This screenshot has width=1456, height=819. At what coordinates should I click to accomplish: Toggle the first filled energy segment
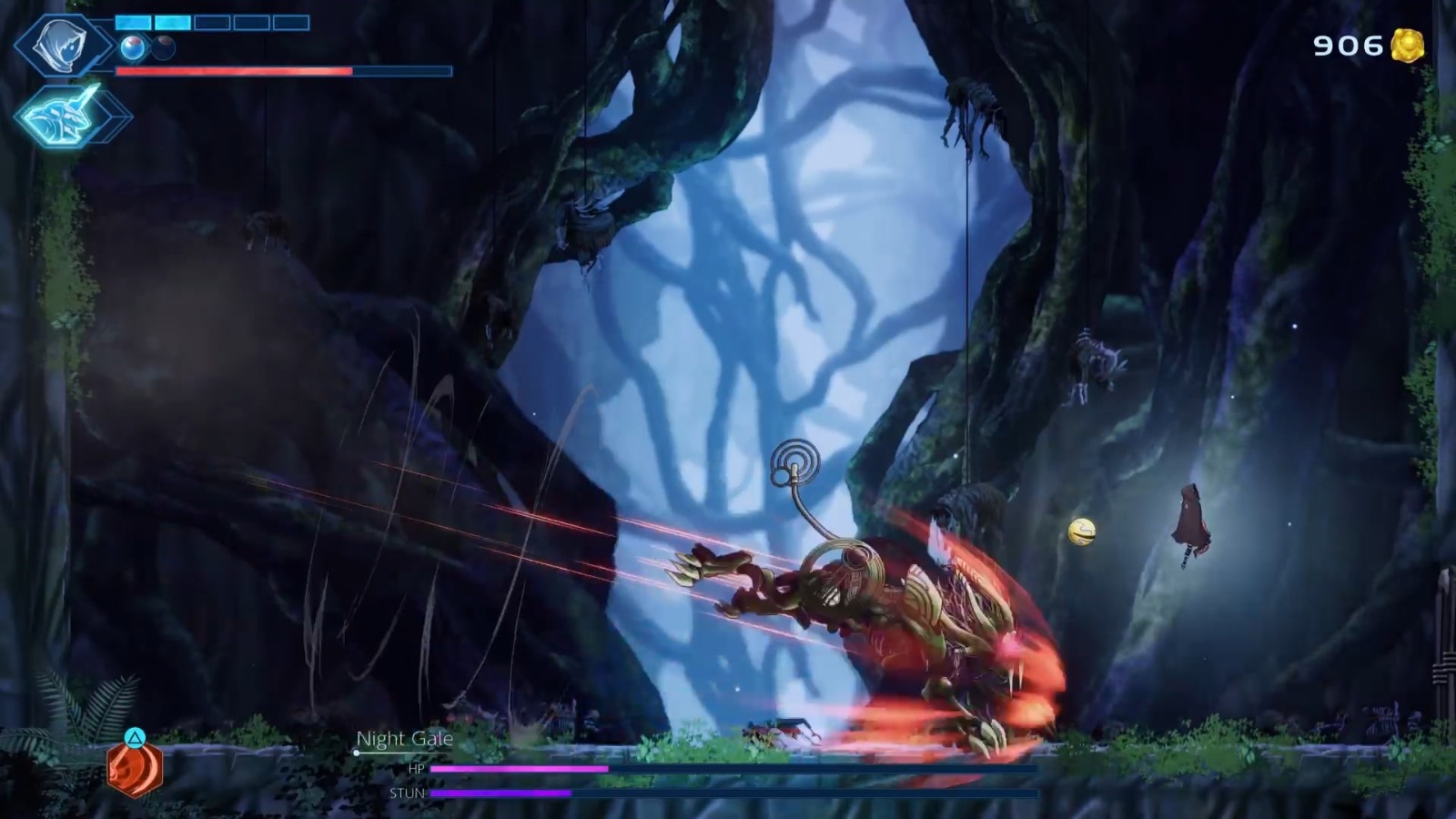[133, 22]
